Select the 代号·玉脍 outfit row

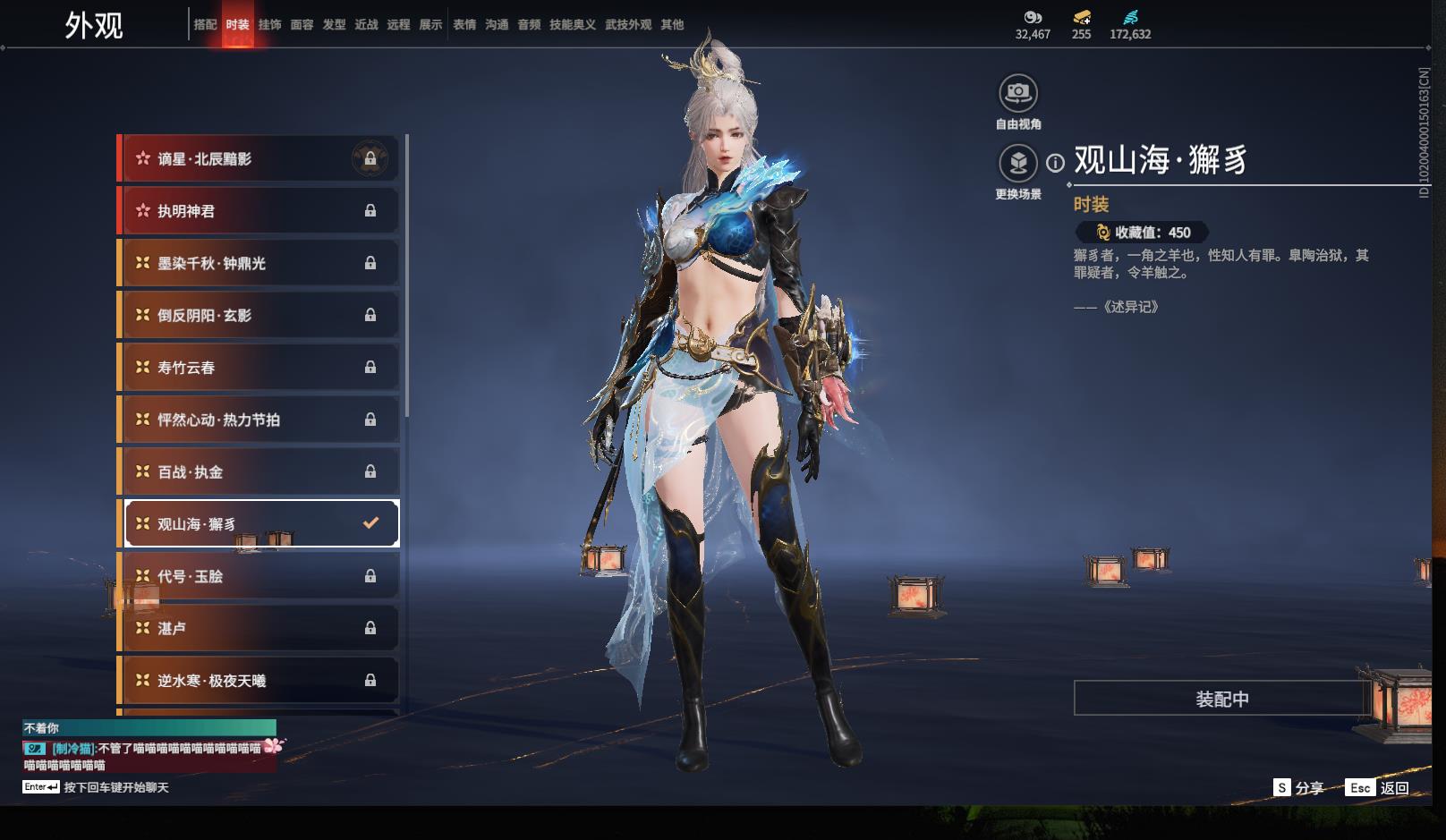click(258, 576)
